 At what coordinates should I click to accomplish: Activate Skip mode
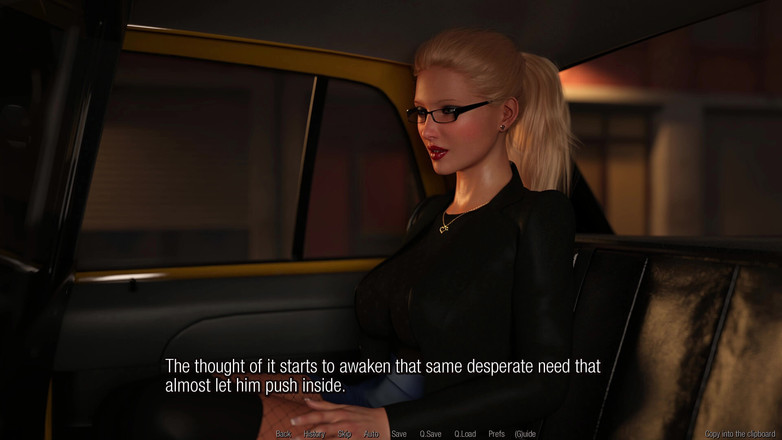point(344,434)
